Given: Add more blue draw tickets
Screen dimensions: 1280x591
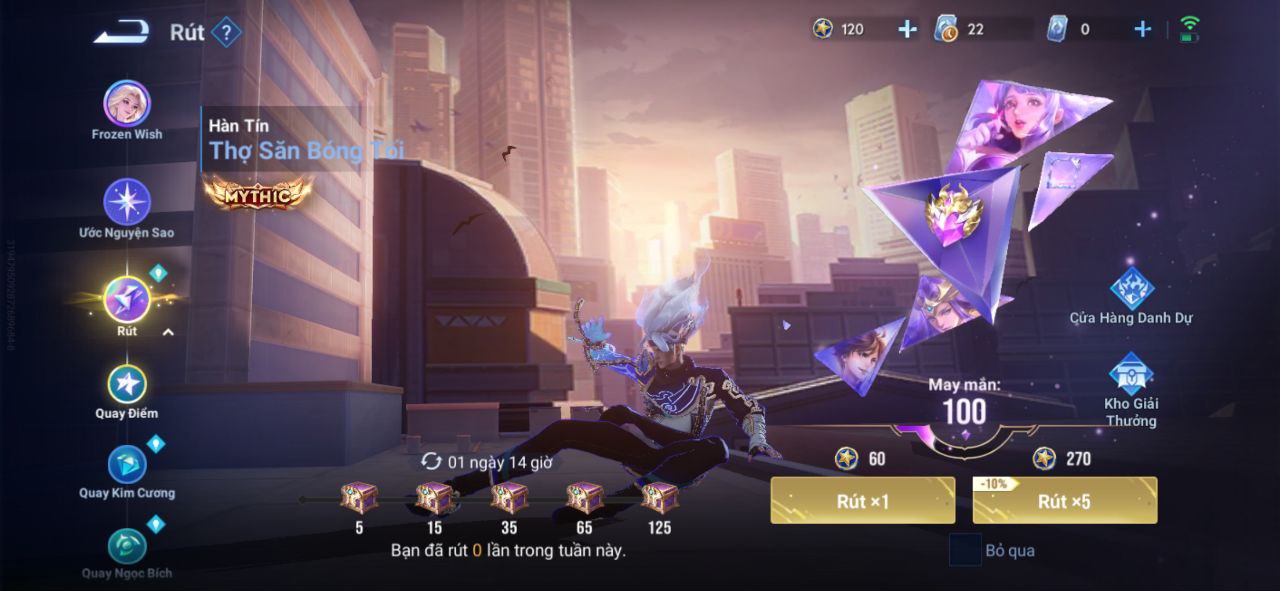Looking at the screenshot, I should coord(1142,30).
